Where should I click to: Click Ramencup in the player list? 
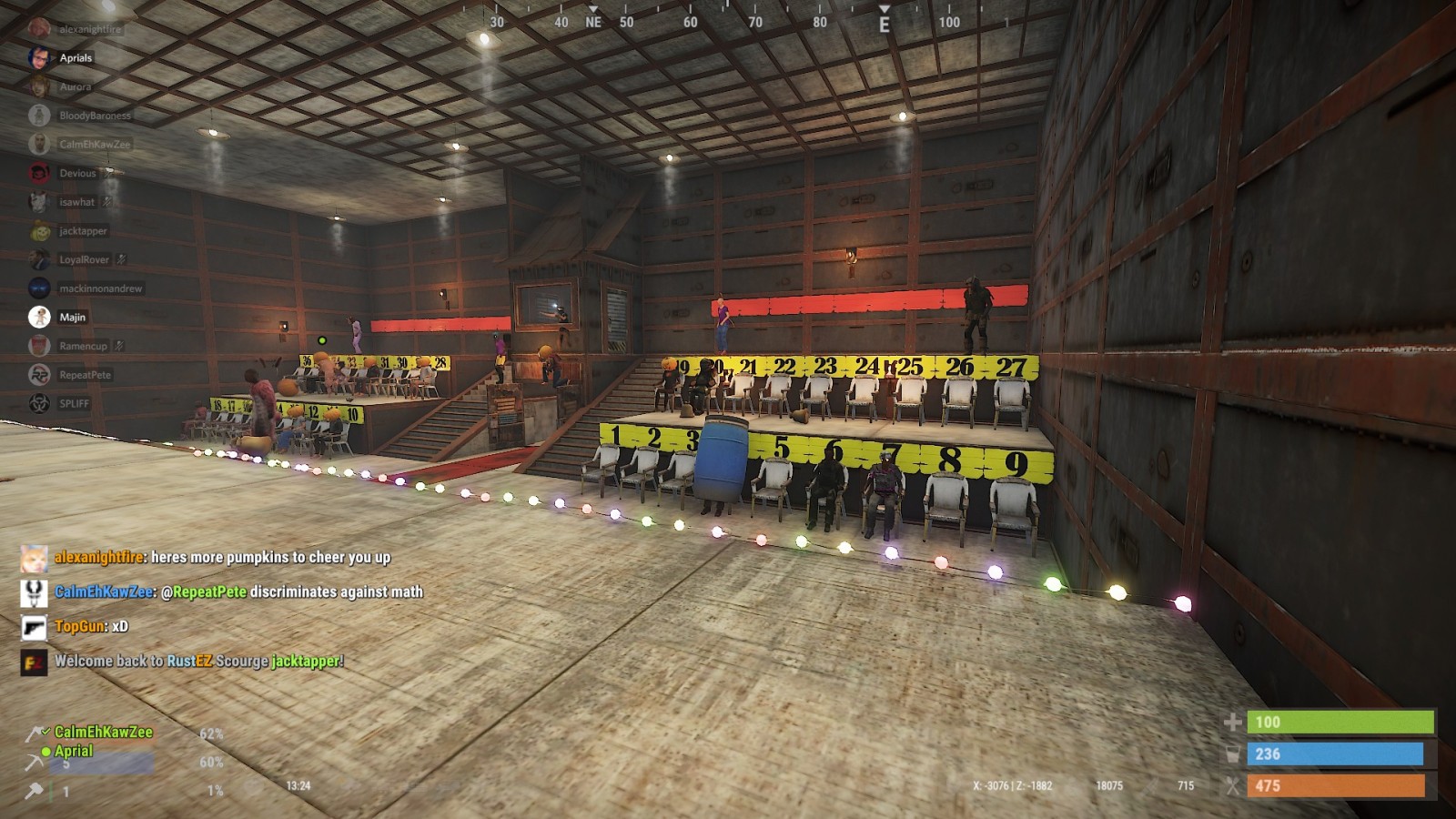83,346
